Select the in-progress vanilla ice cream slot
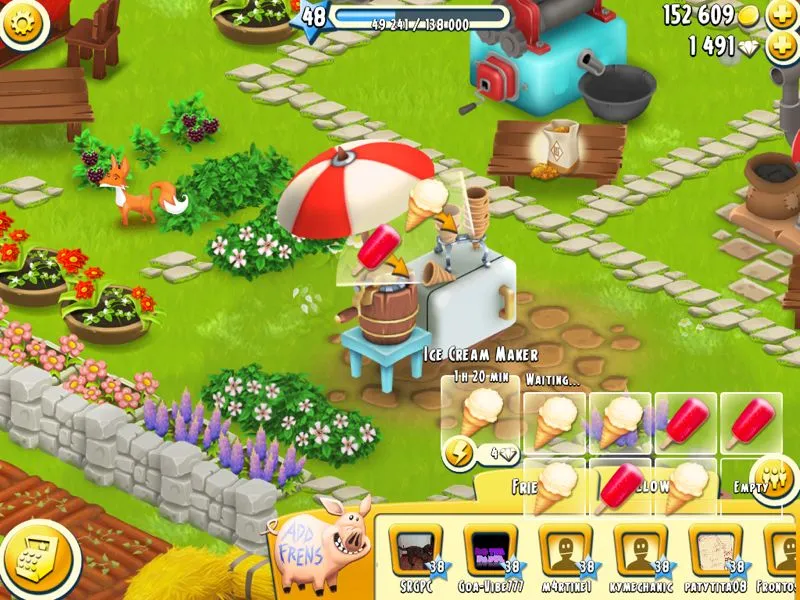Screen dimensions: 800x600 480,408
